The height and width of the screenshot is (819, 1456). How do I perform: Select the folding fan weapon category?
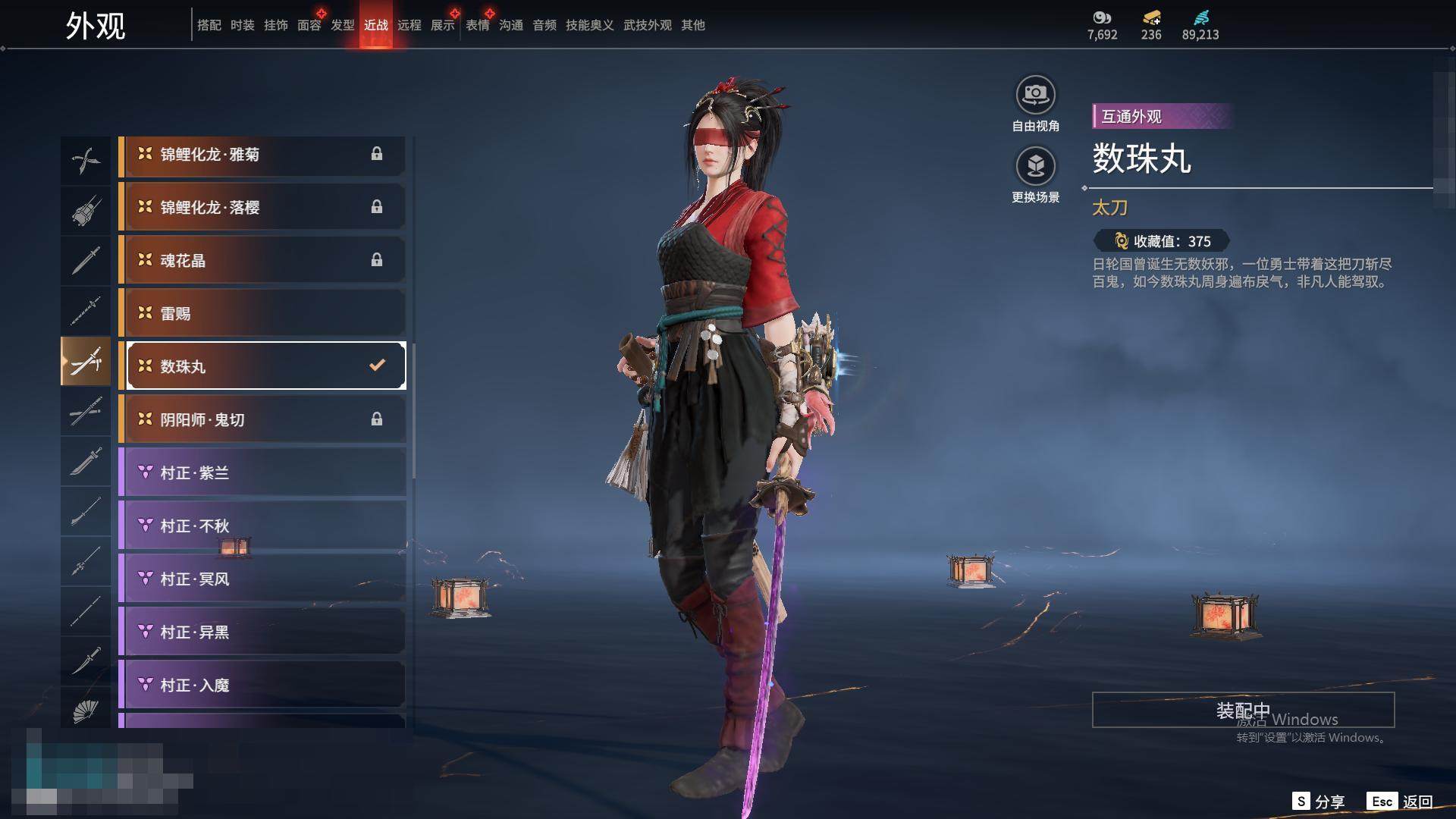[86, 711]
